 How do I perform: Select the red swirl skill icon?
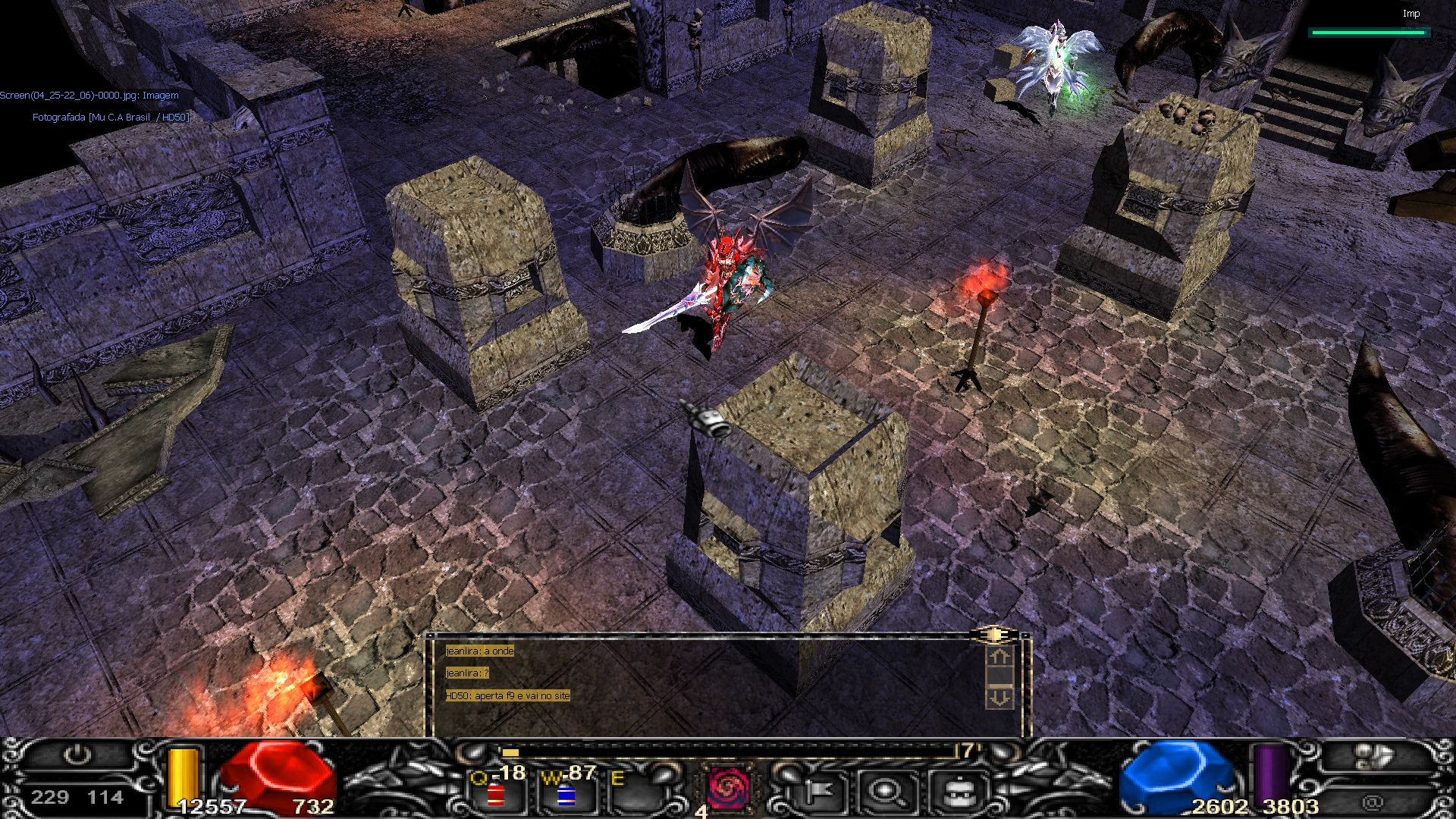(726, 788)
